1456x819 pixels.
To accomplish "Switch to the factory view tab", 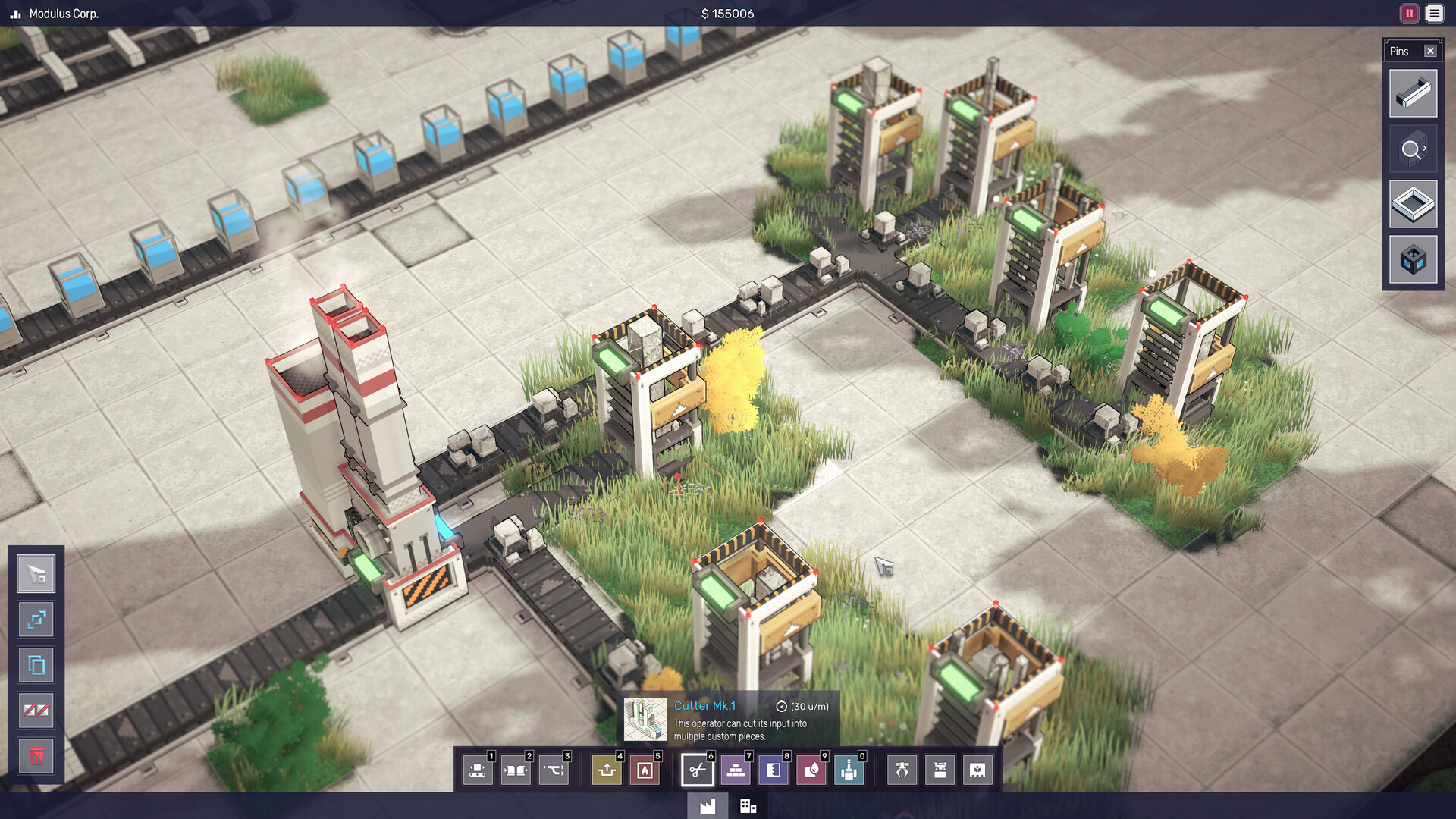I will click(x=708, y=806).
